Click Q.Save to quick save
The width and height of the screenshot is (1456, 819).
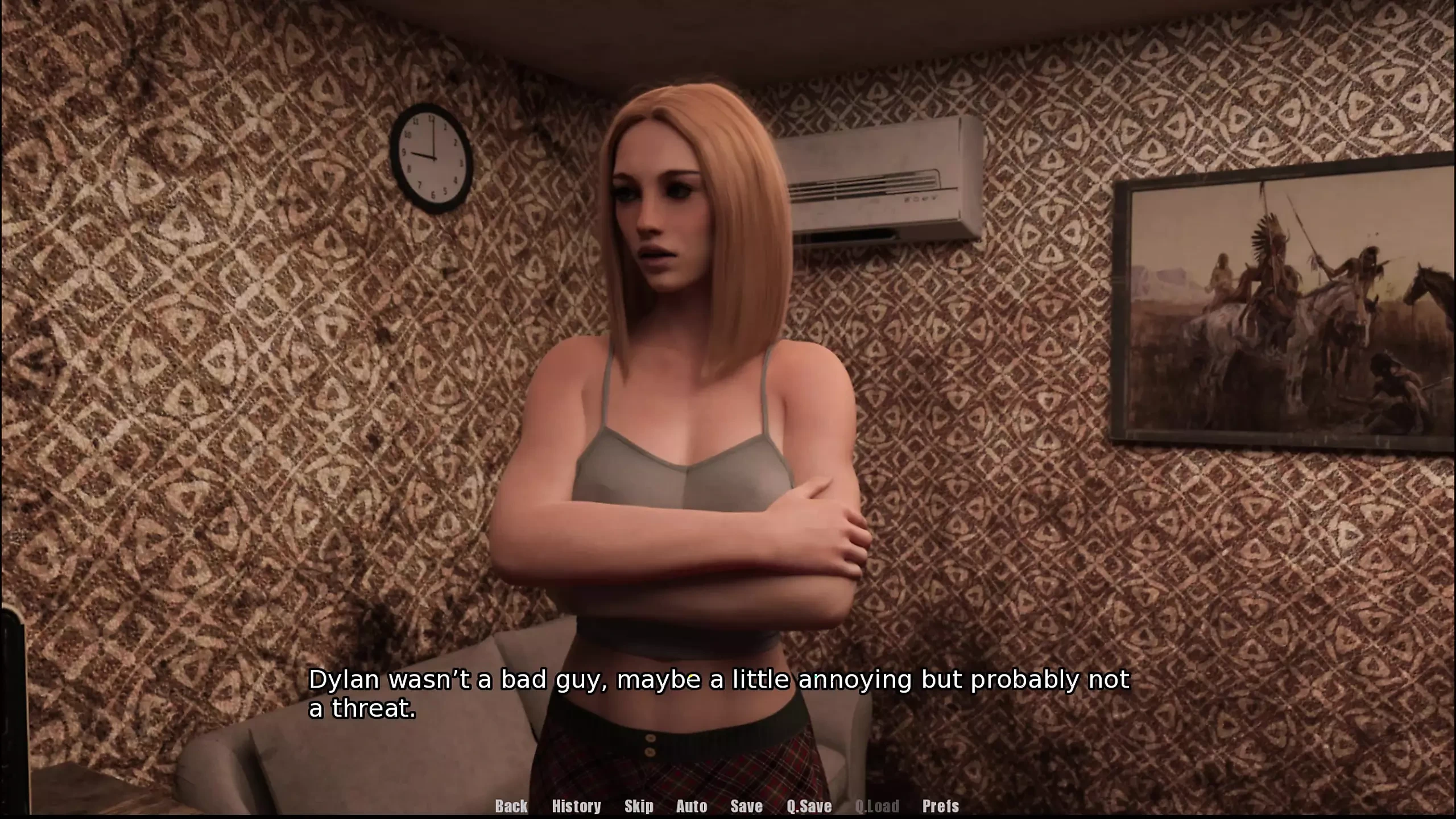click(x=809, y=806)
